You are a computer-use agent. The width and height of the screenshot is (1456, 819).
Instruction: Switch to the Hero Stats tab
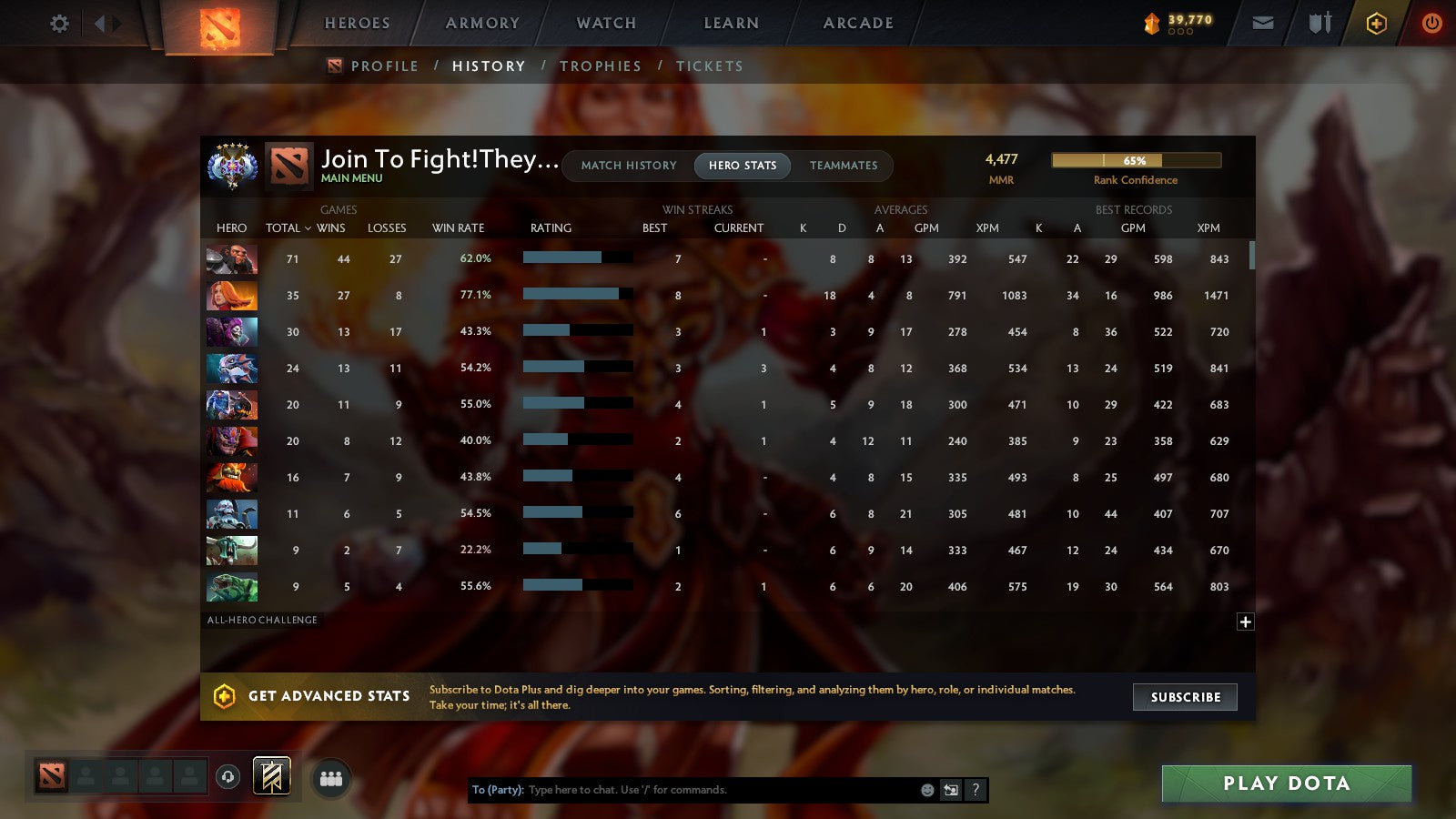pyautogui.click(x=742, y=166)
